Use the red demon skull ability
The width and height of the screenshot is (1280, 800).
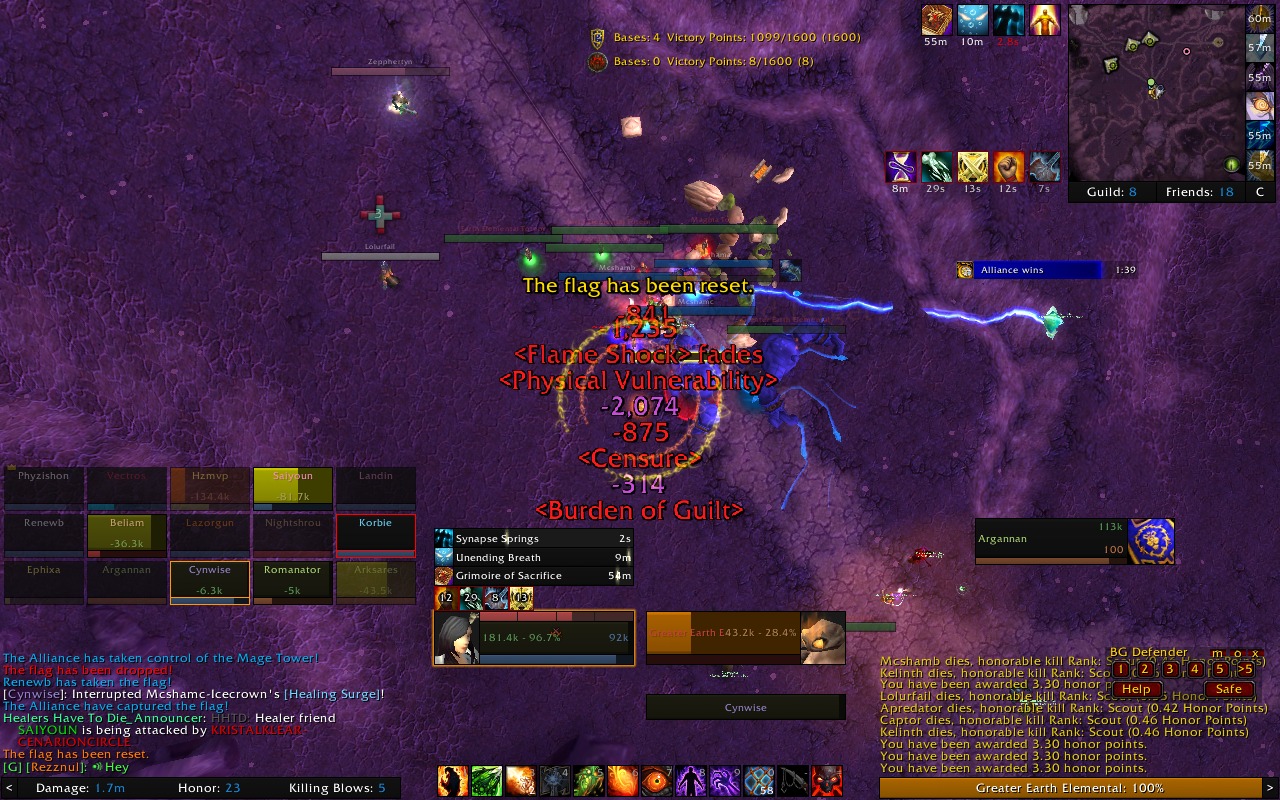coord(827,781)
